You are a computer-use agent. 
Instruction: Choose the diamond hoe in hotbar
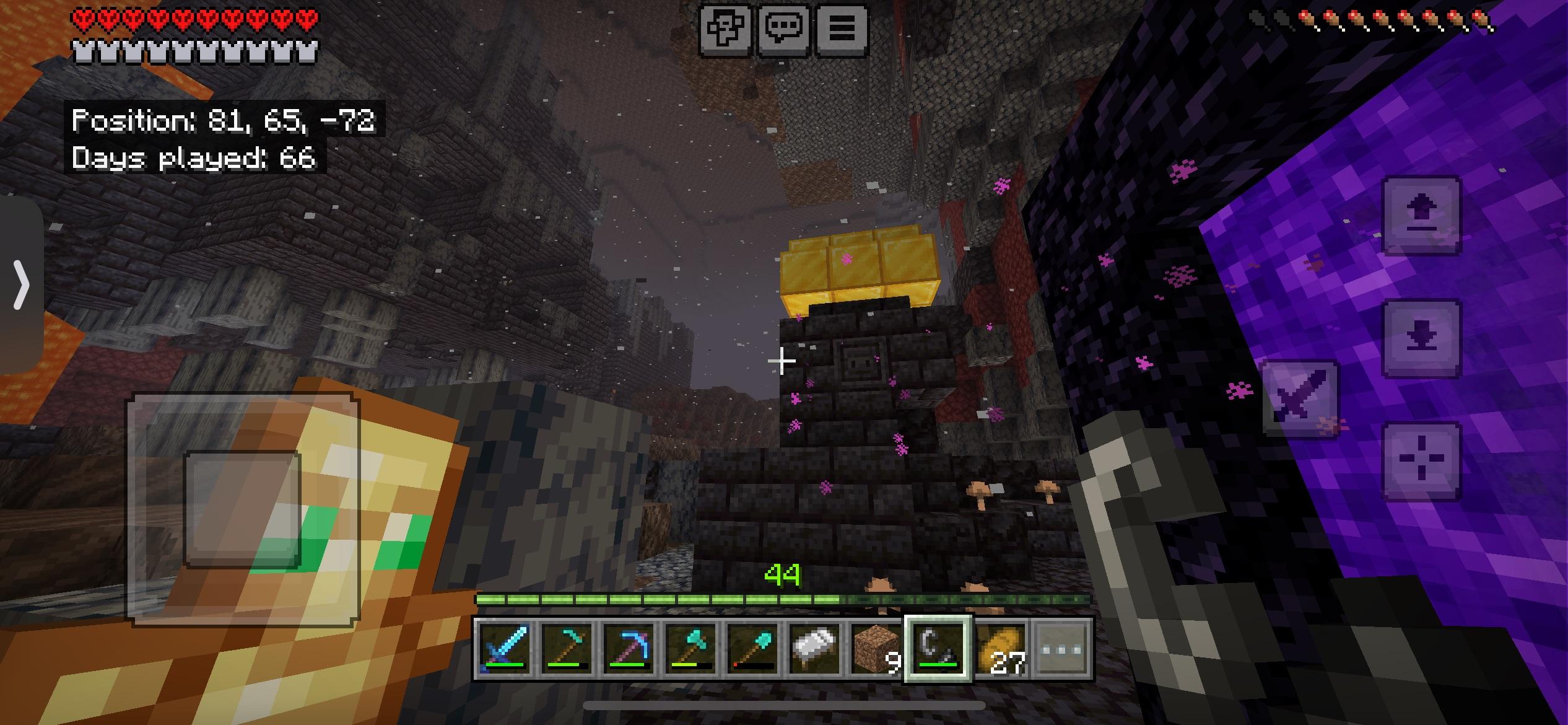click(x=567, y=649)
